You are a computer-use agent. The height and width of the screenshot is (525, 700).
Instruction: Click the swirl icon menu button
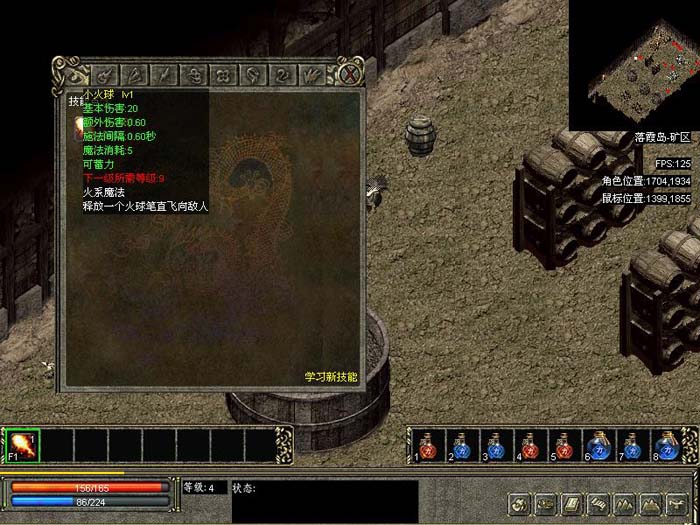(519, 502)
